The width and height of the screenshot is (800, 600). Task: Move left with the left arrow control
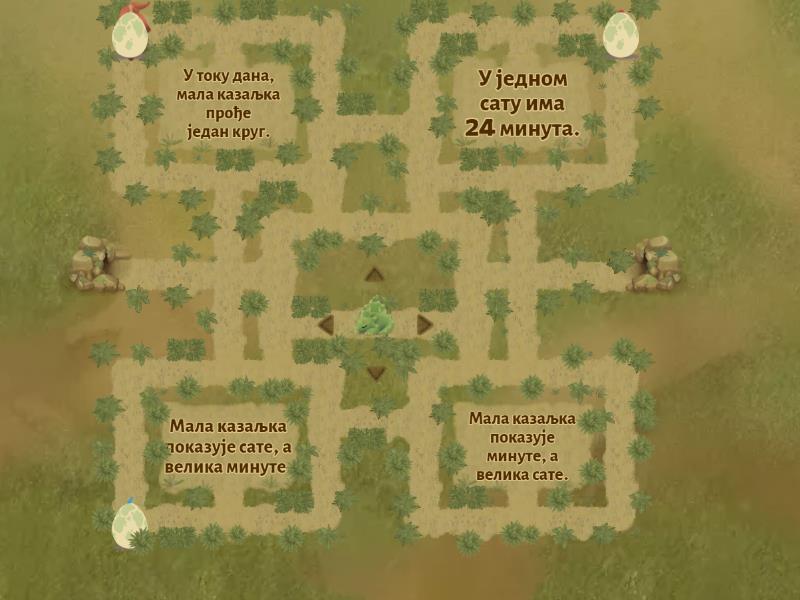pyautogui.click(x=326, y=324)
